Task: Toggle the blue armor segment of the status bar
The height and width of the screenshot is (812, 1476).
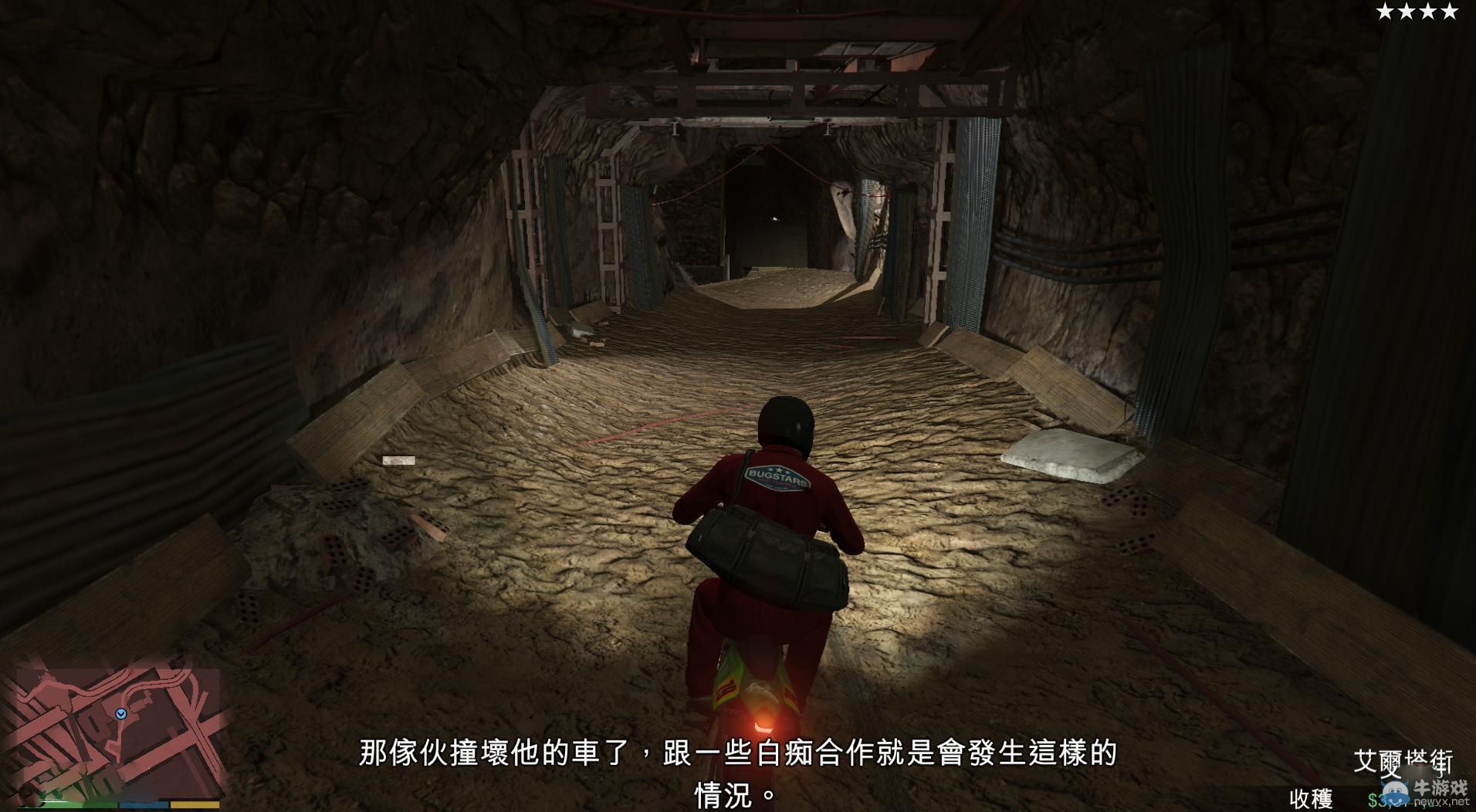Action: 143,805
